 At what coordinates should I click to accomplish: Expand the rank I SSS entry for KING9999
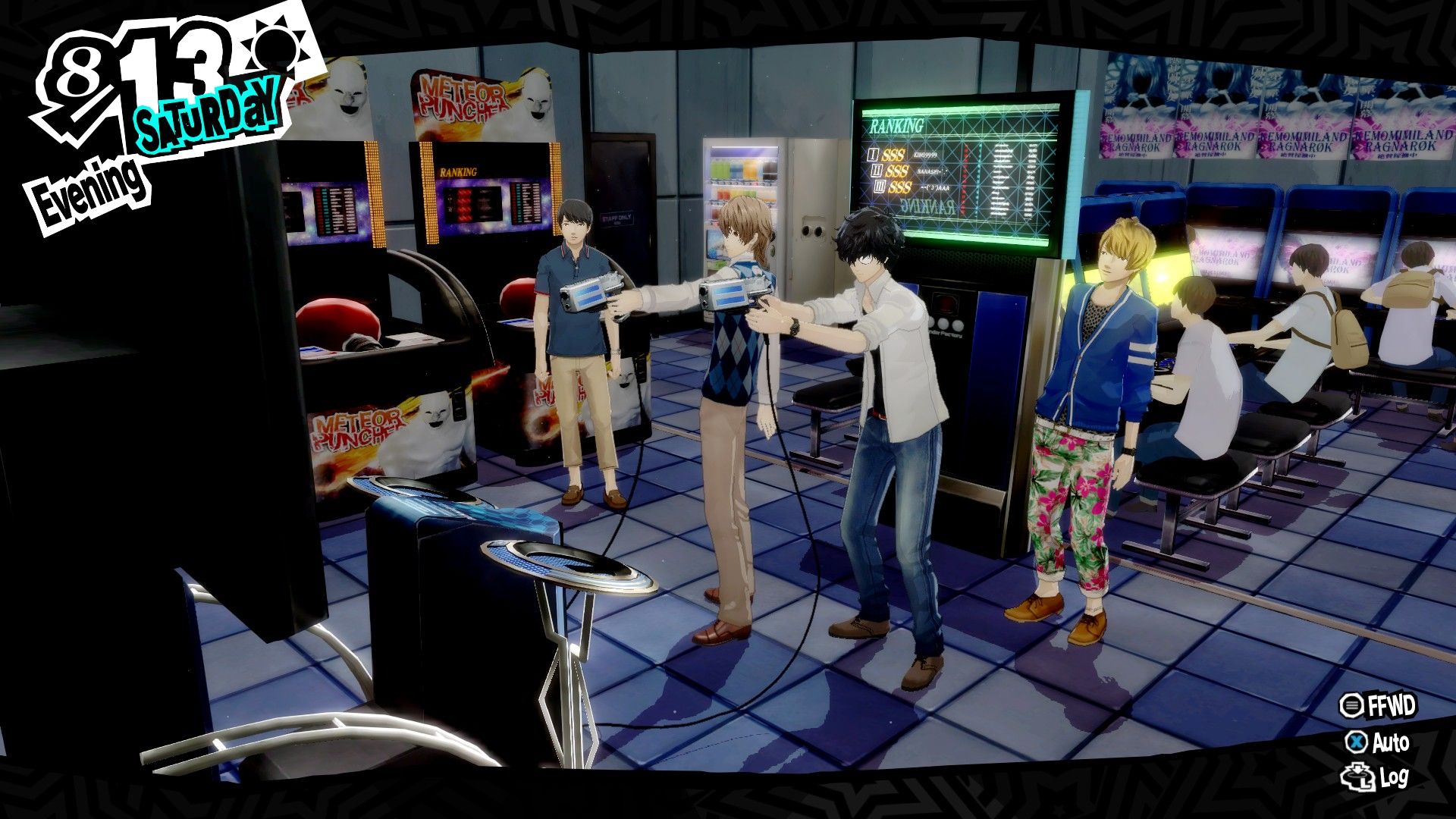[x=908, y=155]
